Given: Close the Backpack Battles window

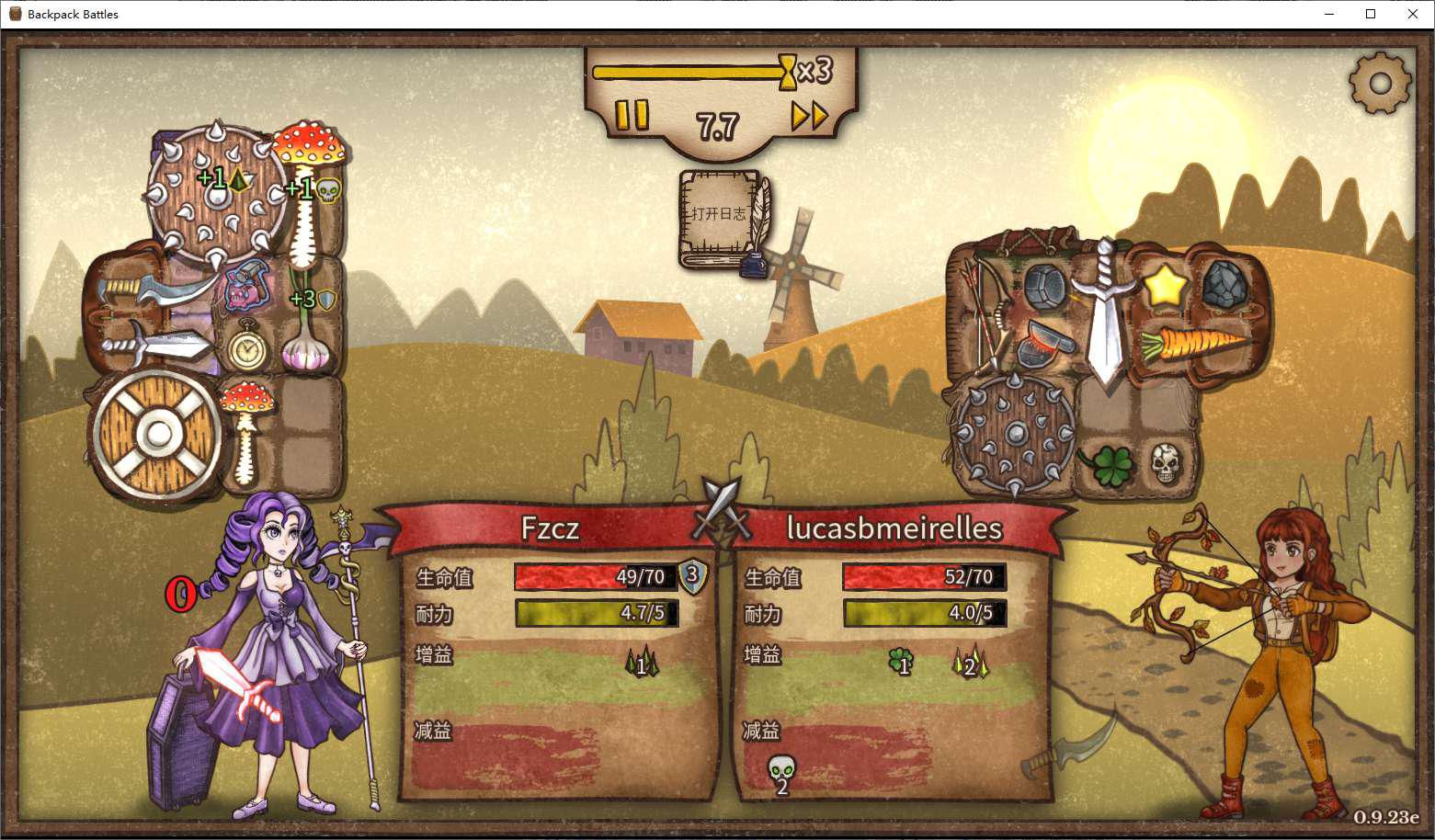Looking at the screenshot, I should (1413, 14).
